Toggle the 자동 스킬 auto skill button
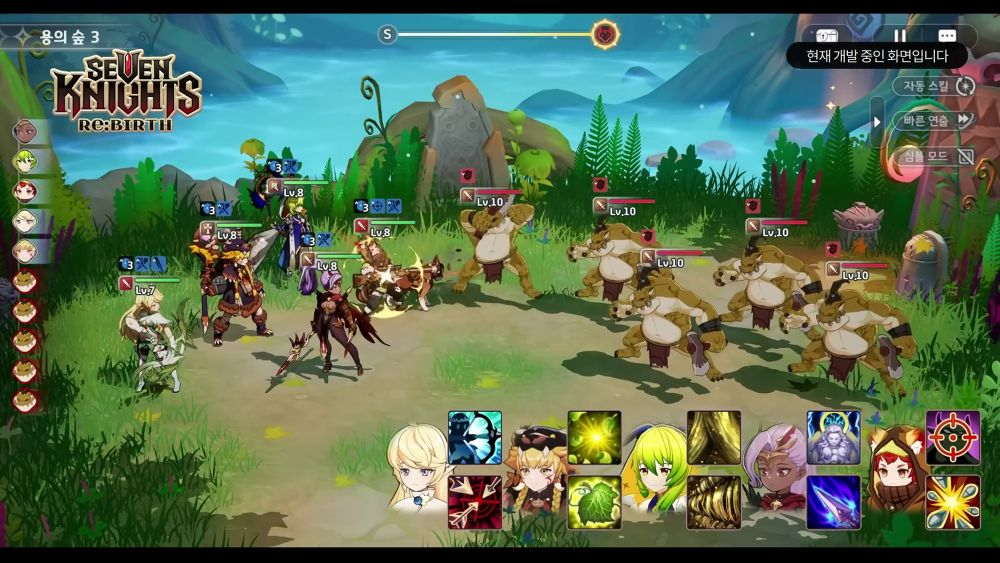1000x563 pixels. click(934, 86)
